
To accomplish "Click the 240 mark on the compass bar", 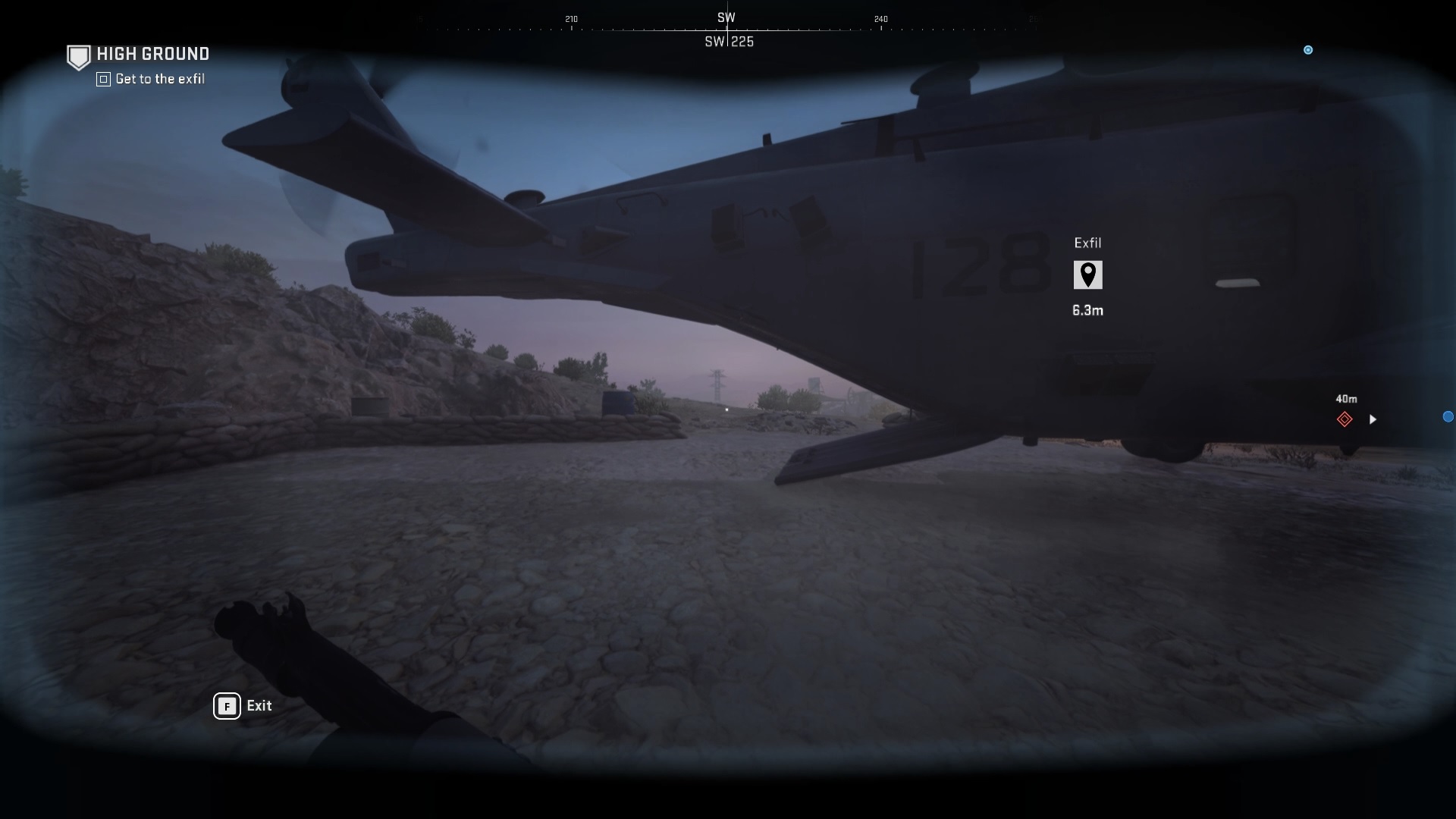I will click(880, 19).
